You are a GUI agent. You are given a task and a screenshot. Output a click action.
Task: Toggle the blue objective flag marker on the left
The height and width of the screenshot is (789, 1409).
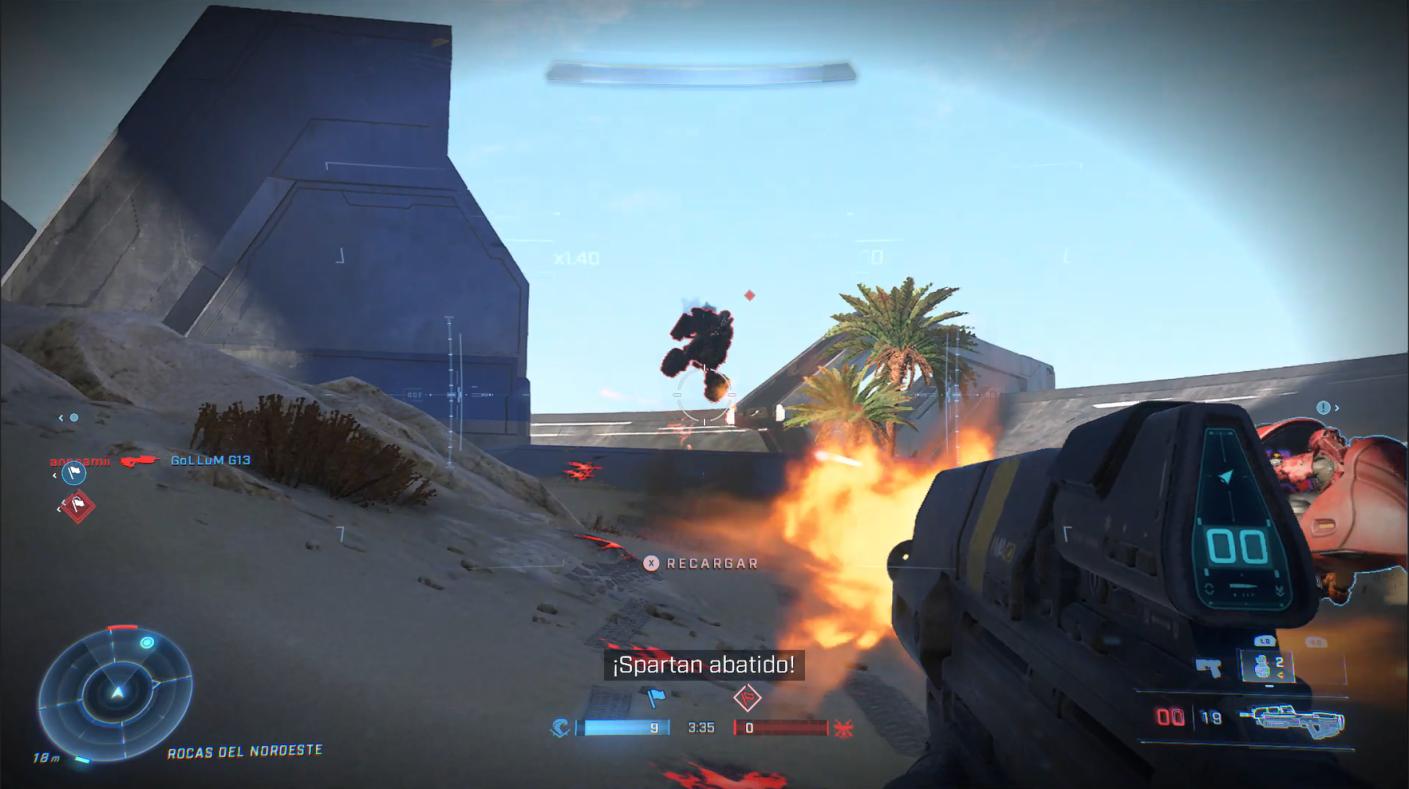click(x=74, y=474)
